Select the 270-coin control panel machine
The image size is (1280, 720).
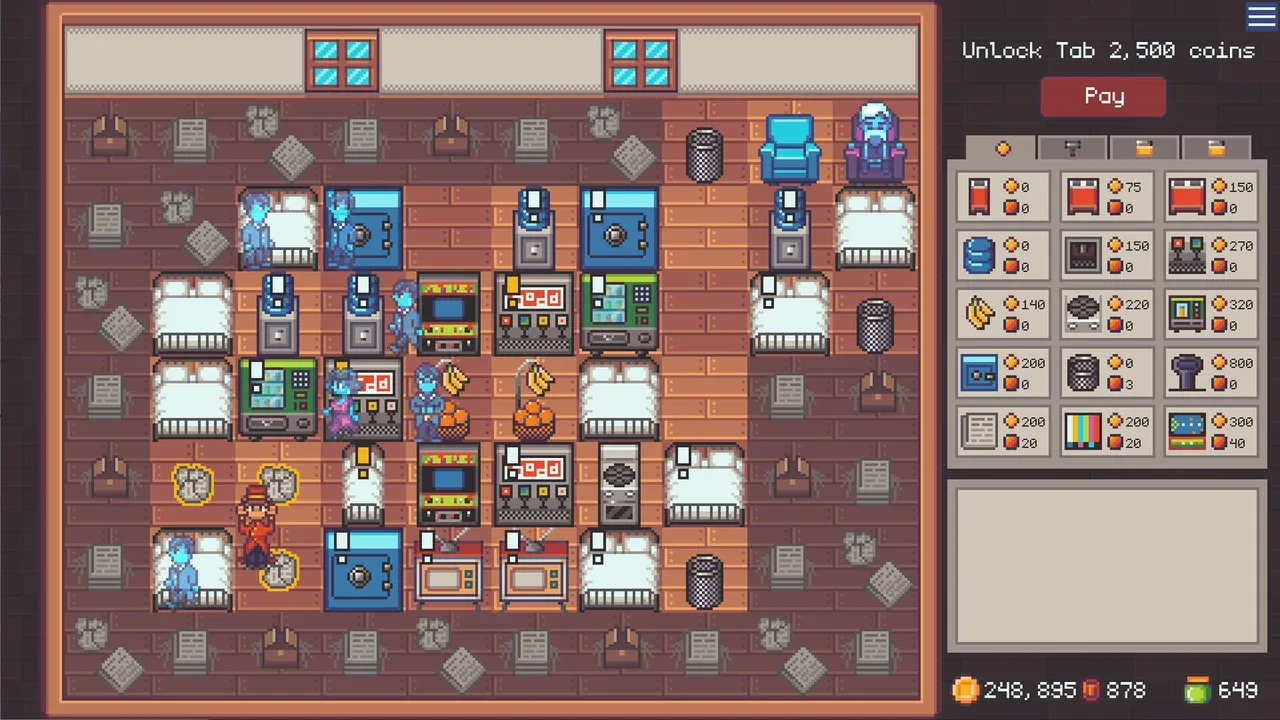click(x=1210, y=255)
